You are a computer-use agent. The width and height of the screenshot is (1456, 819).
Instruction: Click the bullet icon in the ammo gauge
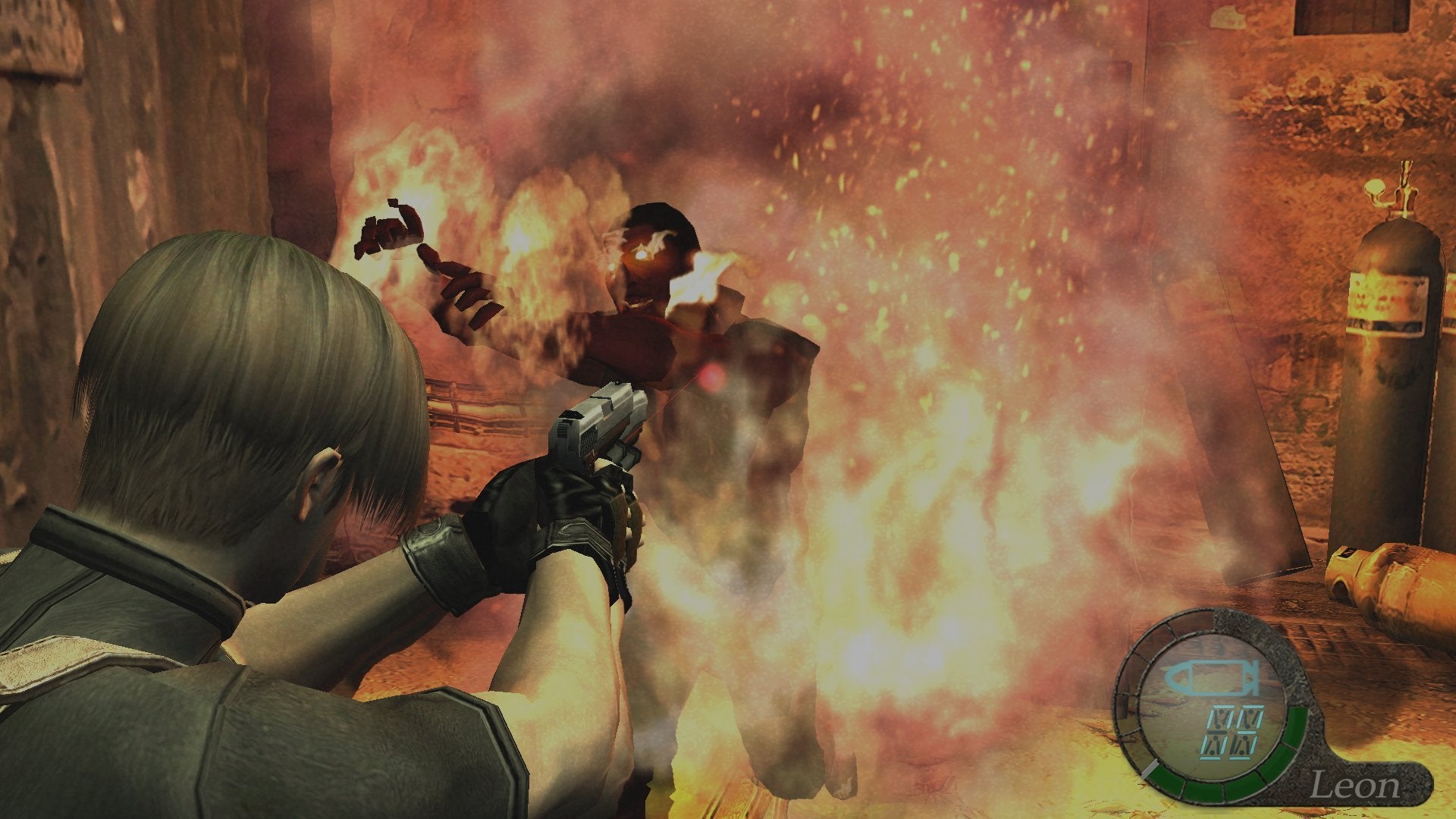coord(1210,677)
